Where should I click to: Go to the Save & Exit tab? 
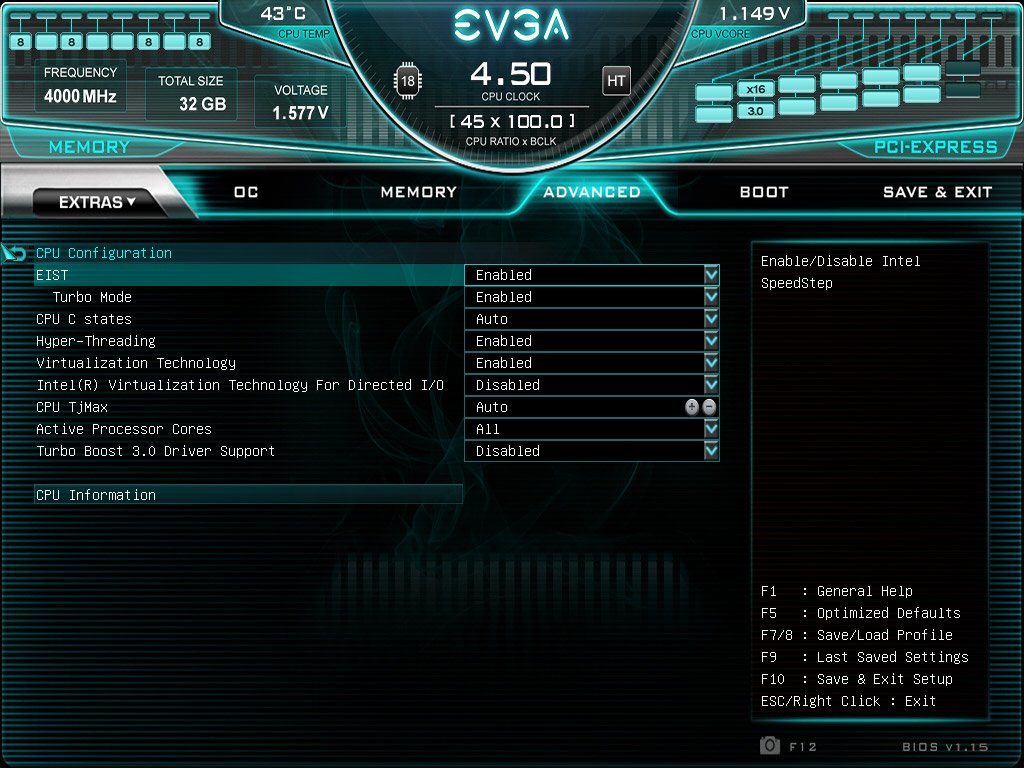coord(937,192)
